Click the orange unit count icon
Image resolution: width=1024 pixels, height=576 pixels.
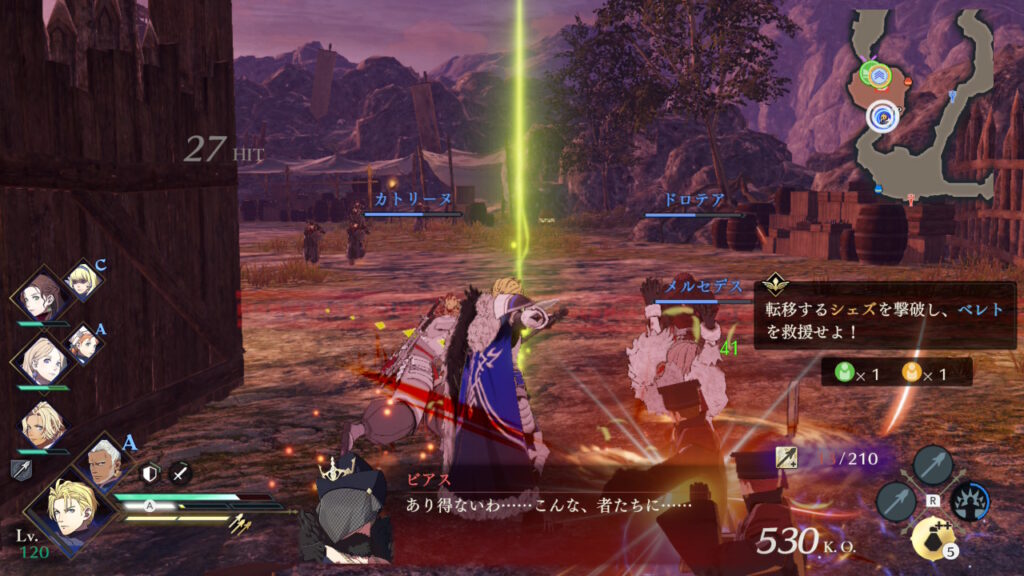click(912, 374)
